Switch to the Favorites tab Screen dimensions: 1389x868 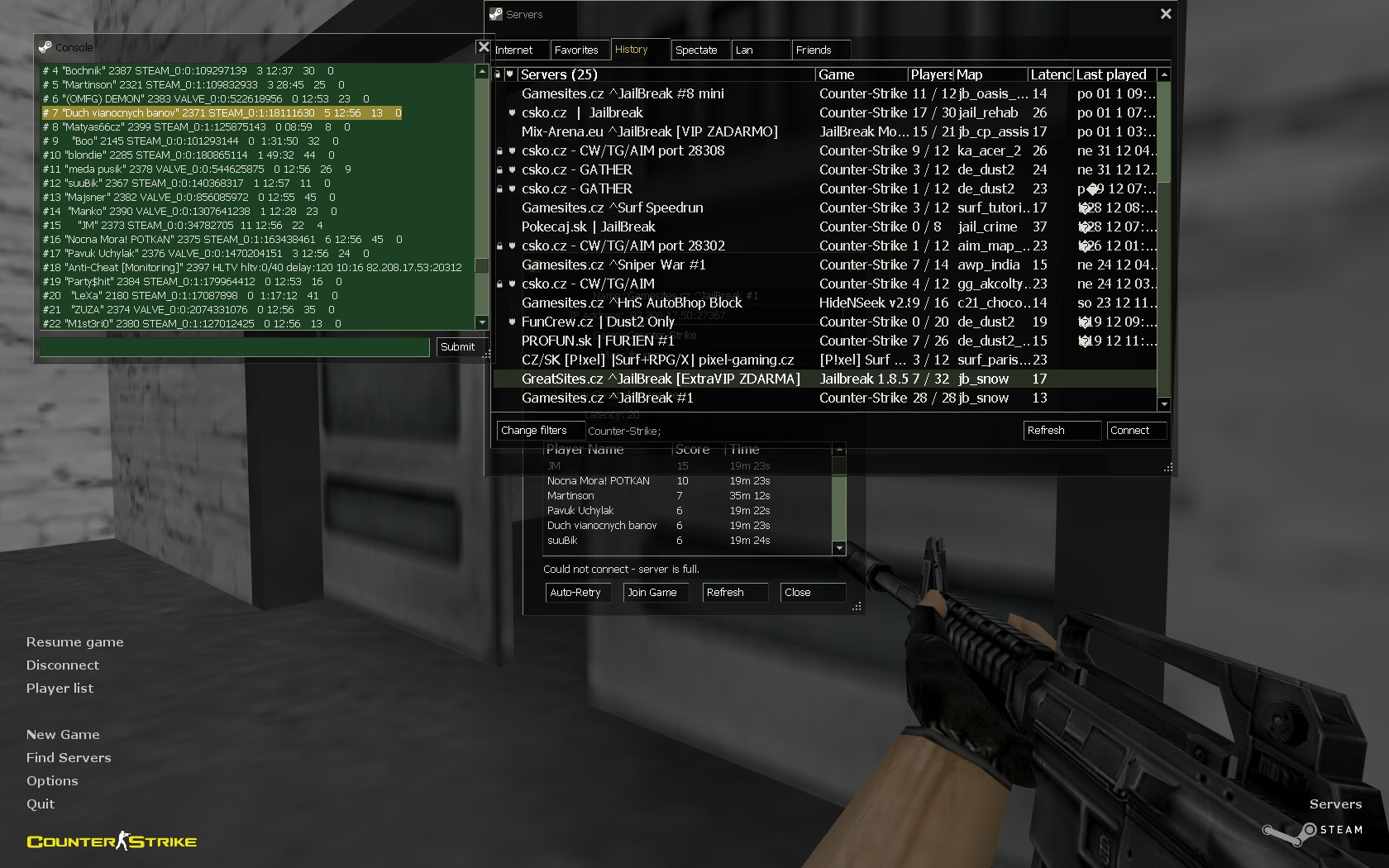pyautogui.click(x=577, y=50)
